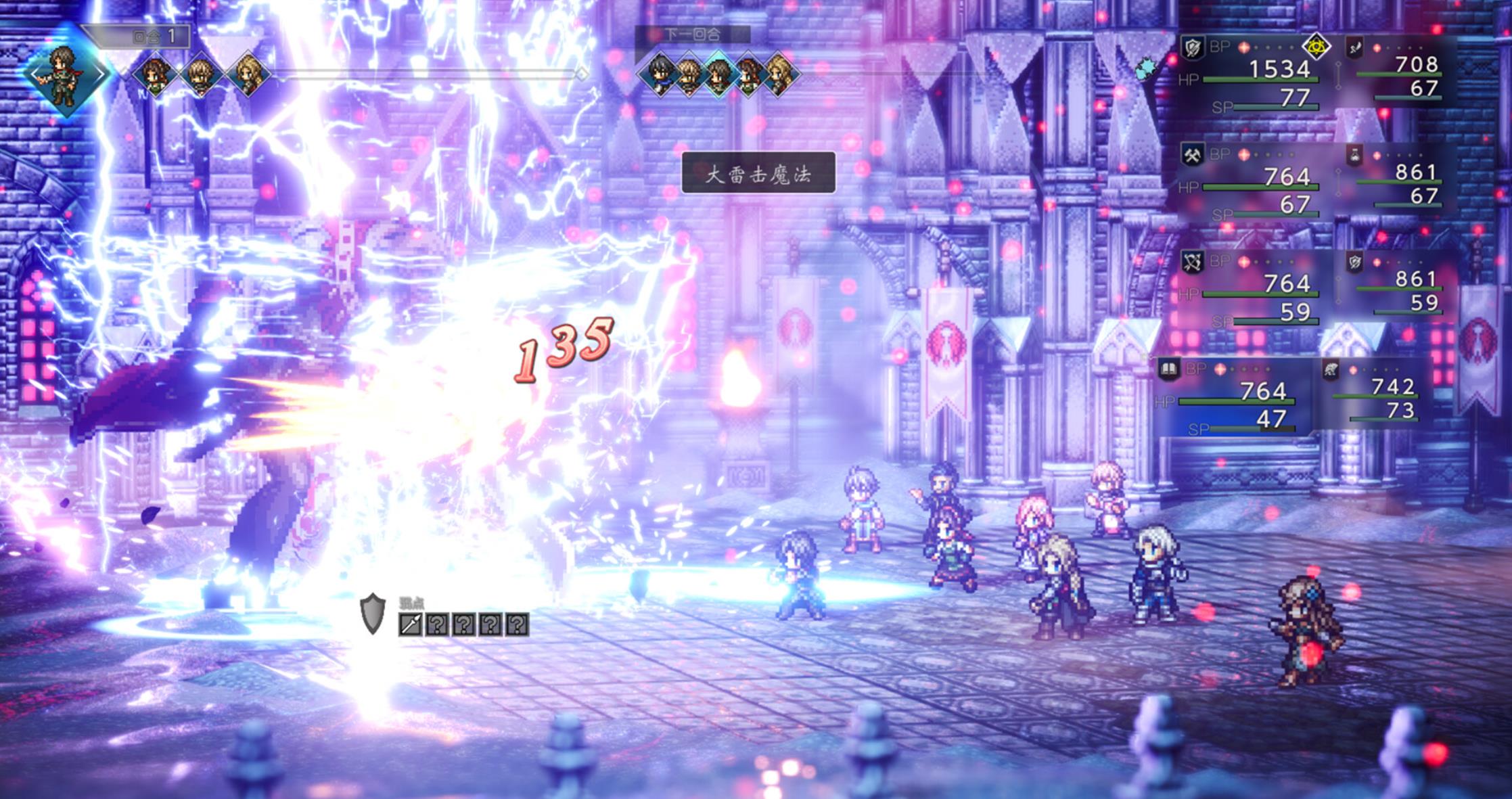Choose the crossed-hammers job party panel
This screenshot has width=1512, height=799.
(x=1252, y=183)
